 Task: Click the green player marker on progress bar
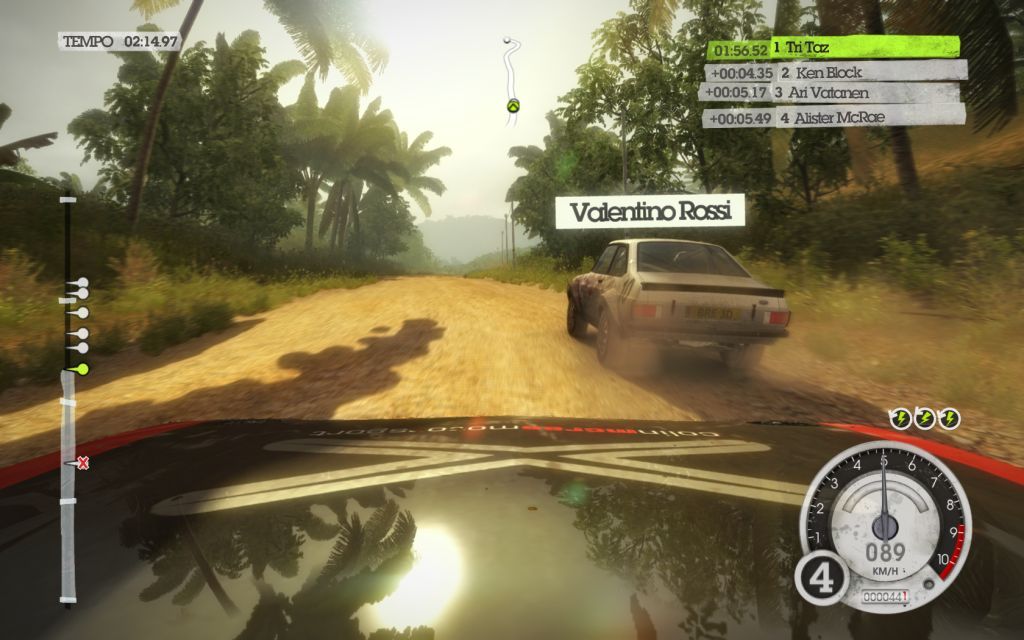(x=82, y=369)
